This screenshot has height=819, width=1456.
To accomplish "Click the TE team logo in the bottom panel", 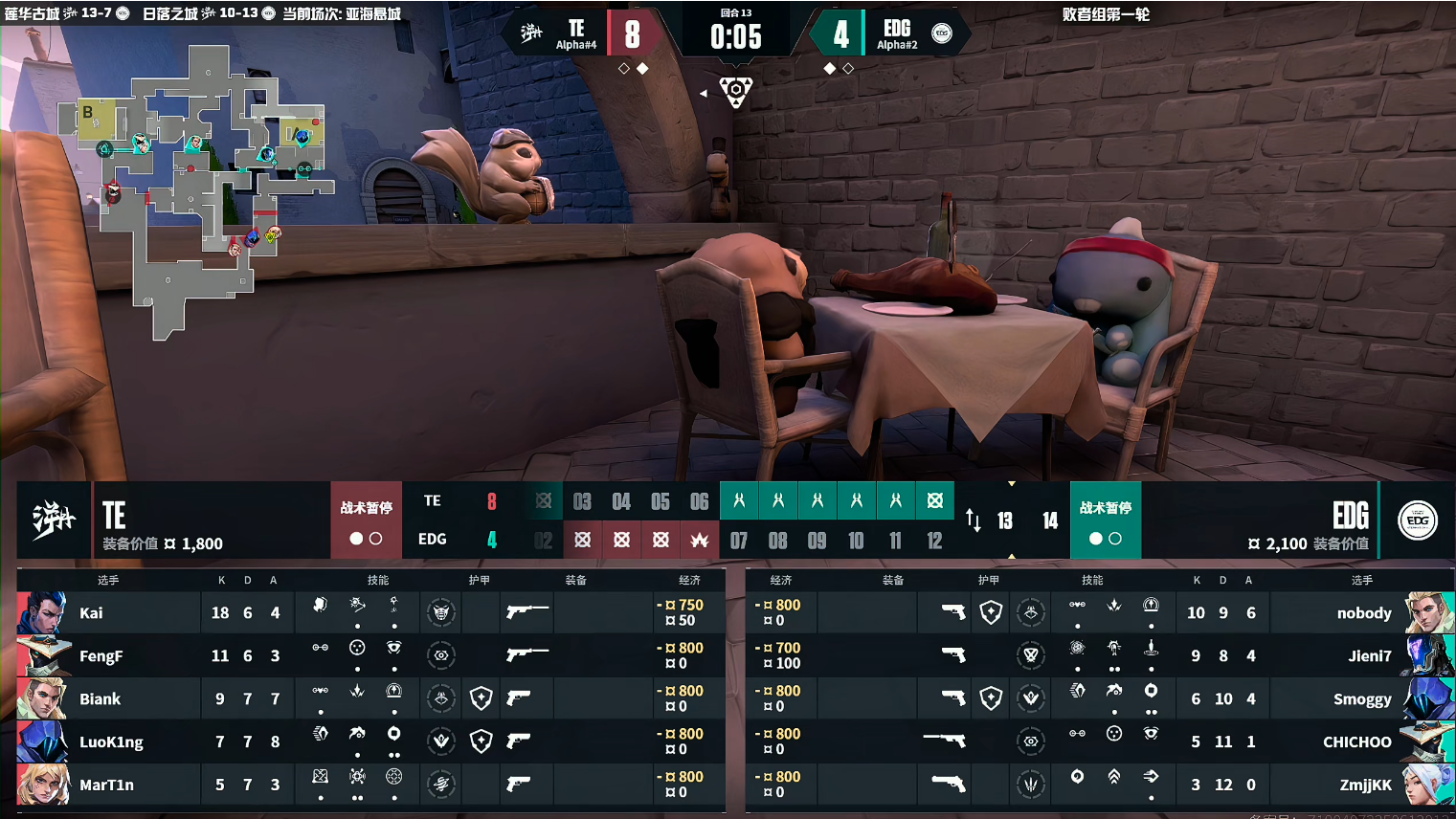I will (x=53, y=520).
